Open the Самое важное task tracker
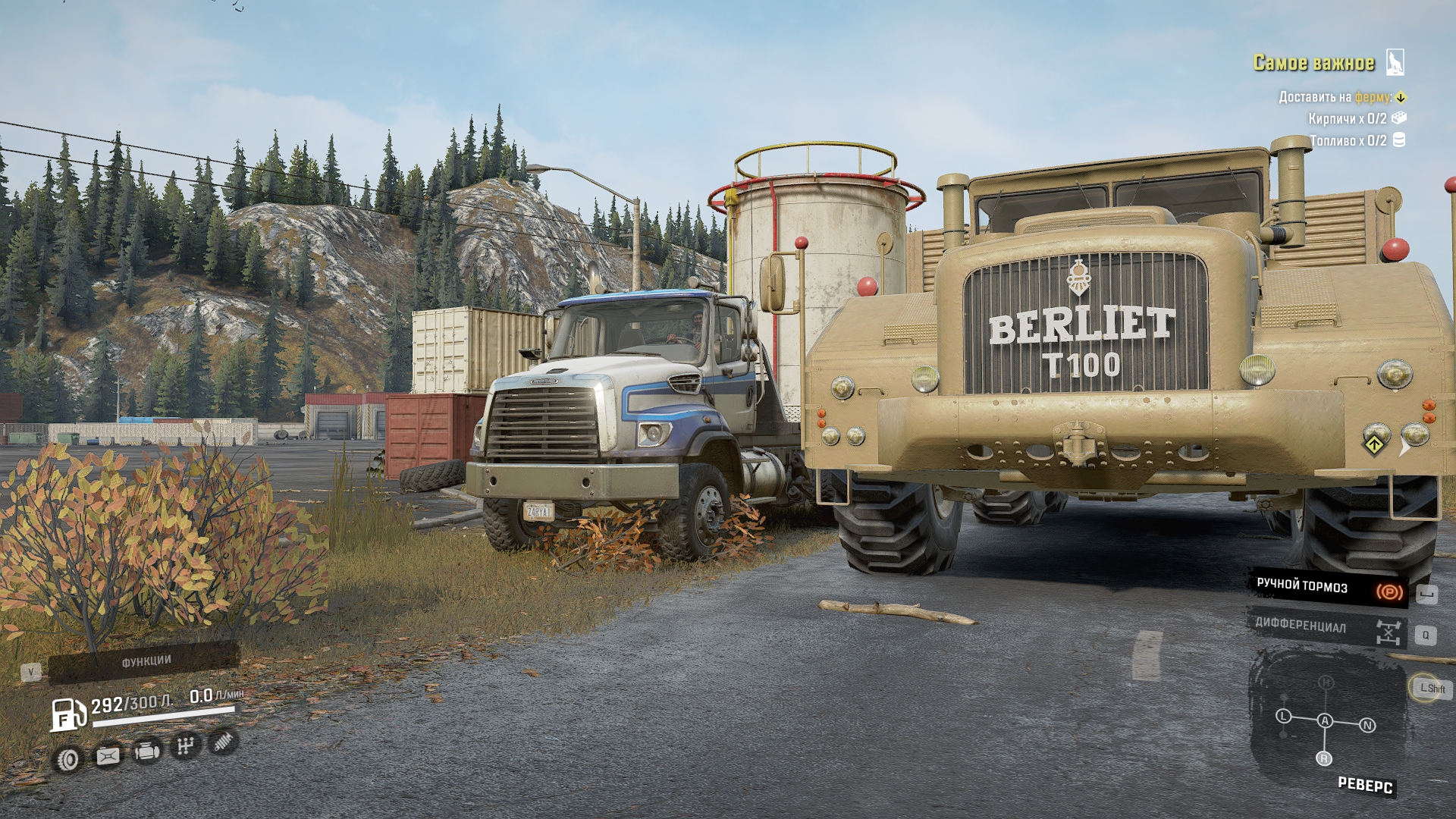Viewport: 1456px width, 819px height. click(x=1313, y=63)
